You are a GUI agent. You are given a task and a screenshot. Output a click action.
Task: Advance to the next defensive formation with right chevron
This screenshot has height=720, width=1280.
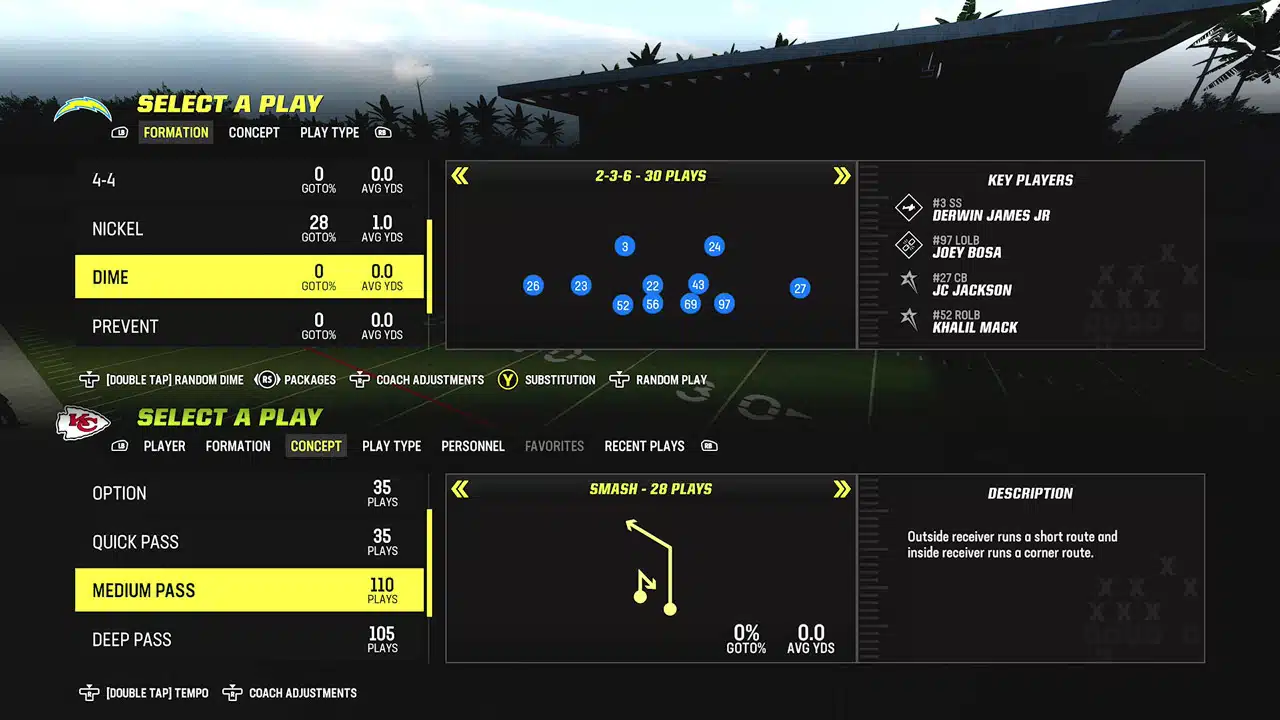(841, 175)
